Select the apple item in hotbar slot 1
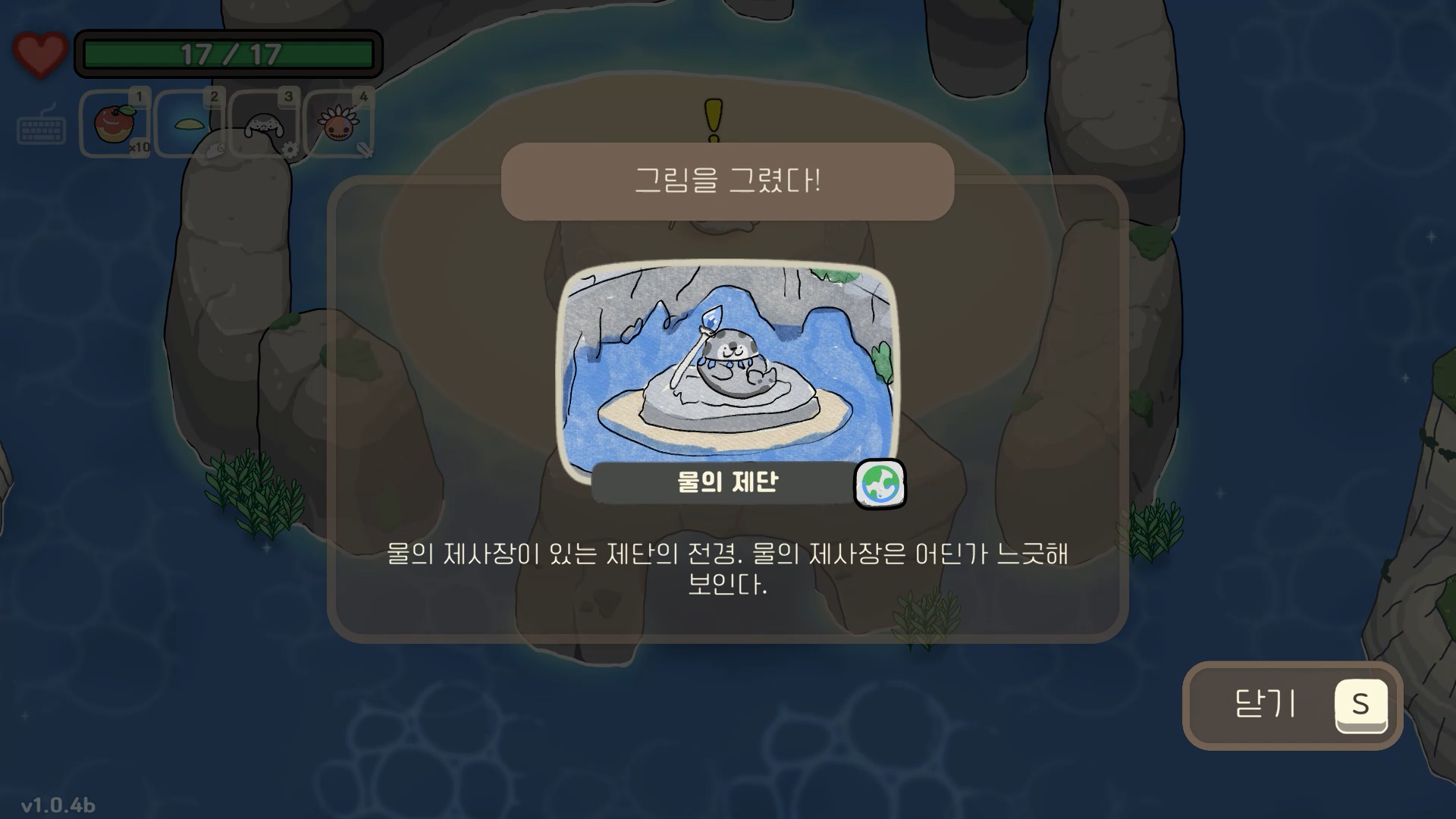The image size is (1456, 819). pyautogui.click(x=114, y=121)
